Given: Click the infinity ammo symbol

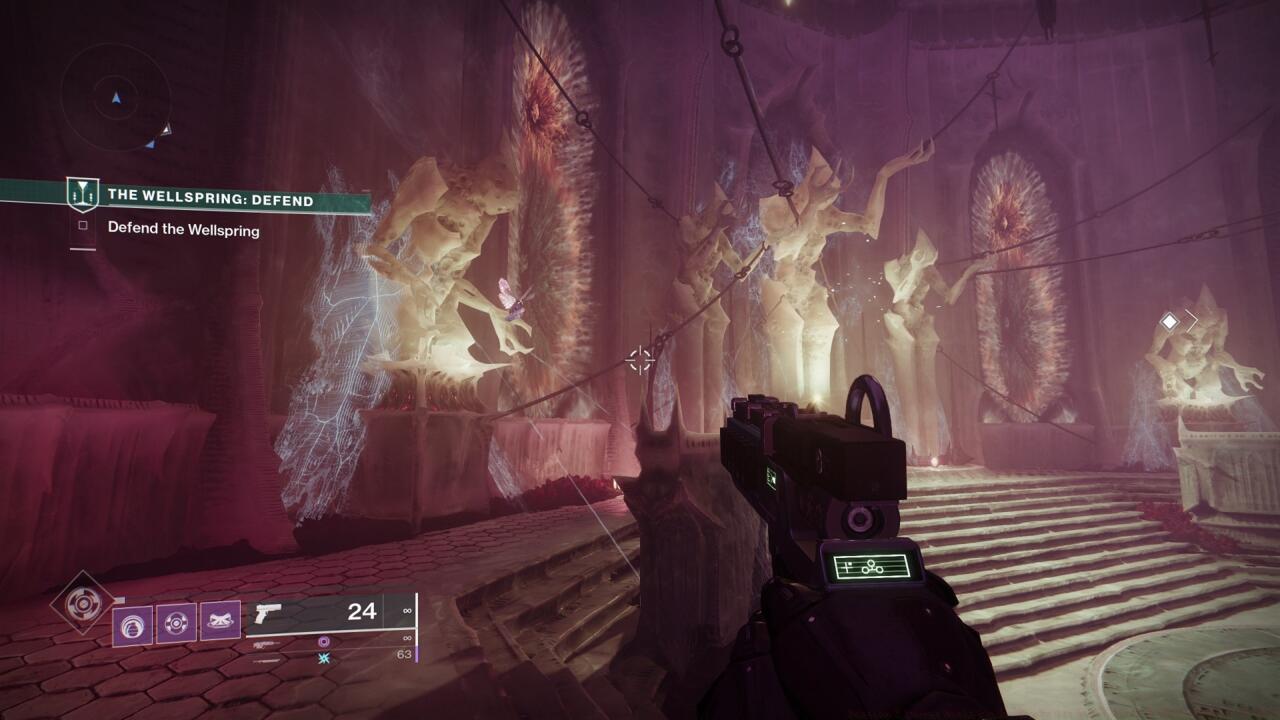Looking at the screenshot, I should pos(407,610).
